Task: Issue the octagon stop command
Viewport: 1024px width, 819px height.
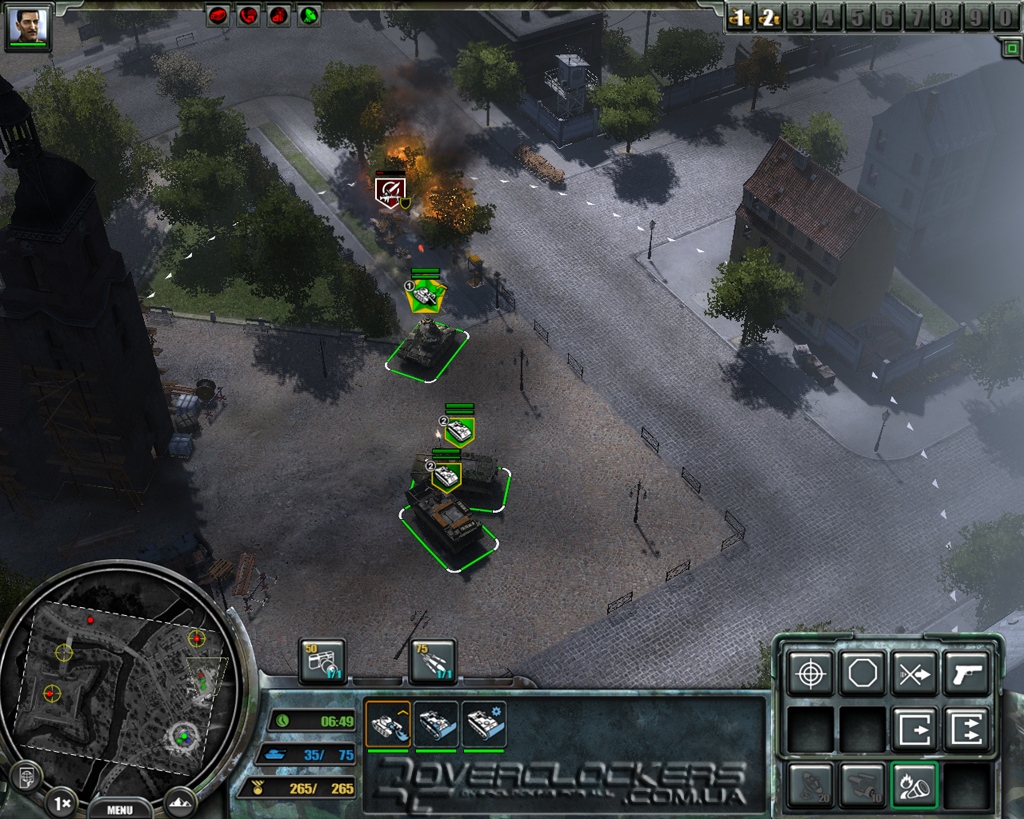Action: tap(862, 673)
